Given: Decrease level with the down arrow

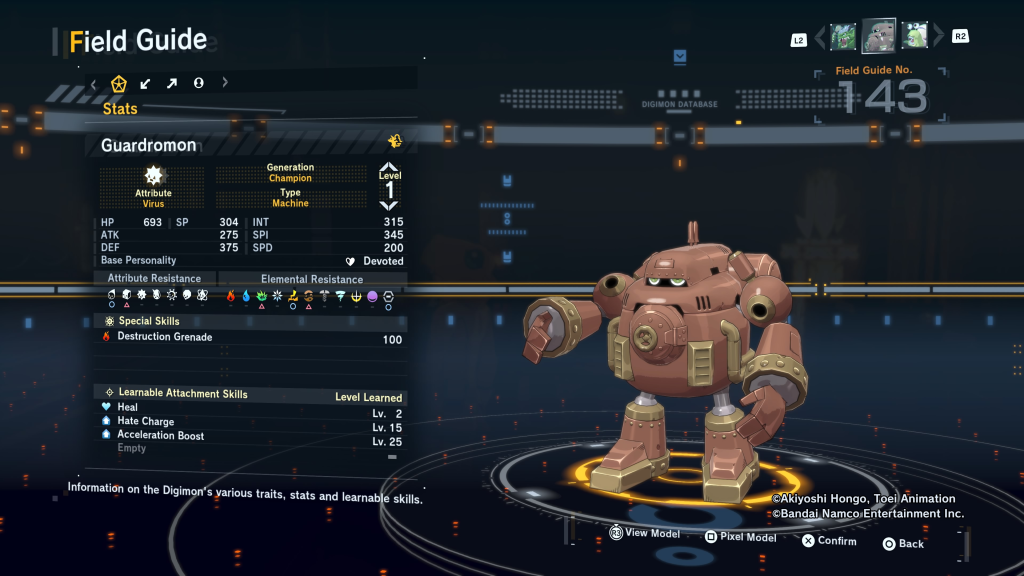Looking at the screenshot, I should (x=389, y=205).
